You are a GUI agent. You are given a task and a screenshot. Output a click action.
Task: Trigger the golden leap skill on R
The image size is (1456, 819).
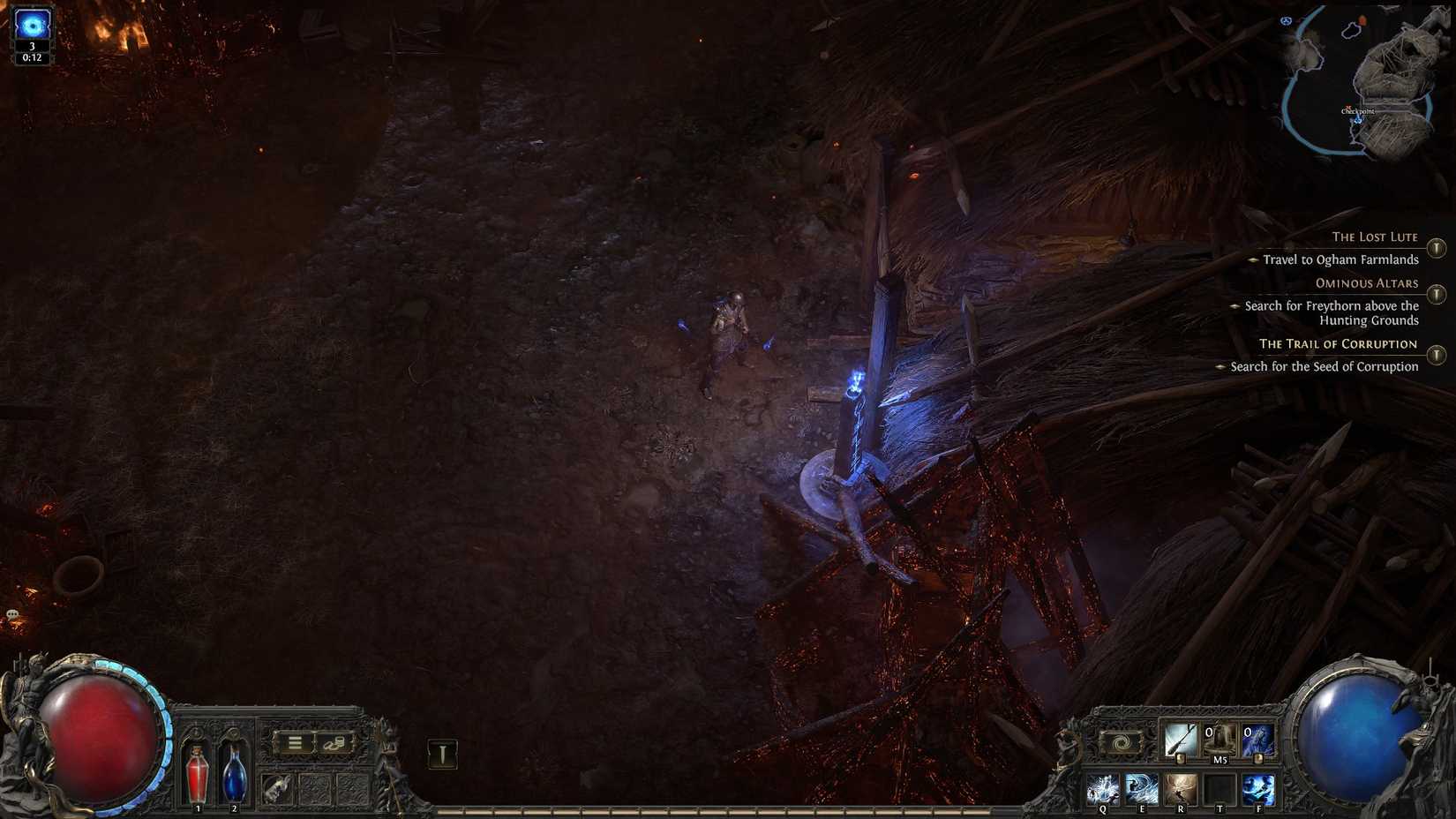click(1182, 789)
